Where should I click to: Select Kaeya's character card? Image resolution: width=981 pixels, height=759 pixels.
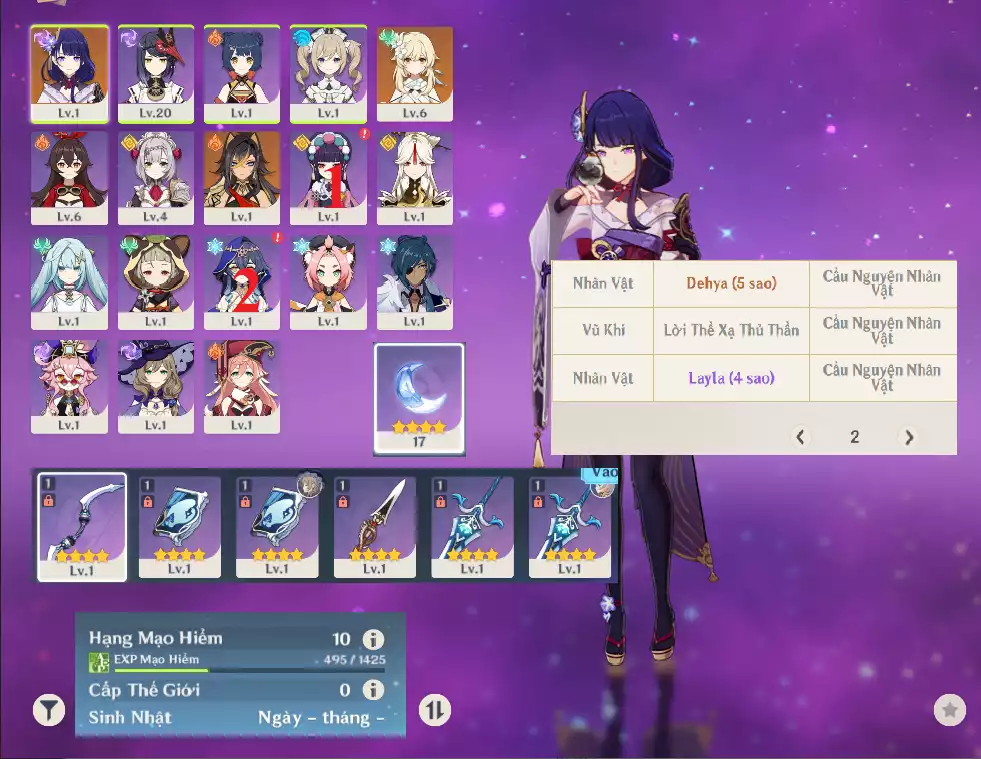coord(414,281)
